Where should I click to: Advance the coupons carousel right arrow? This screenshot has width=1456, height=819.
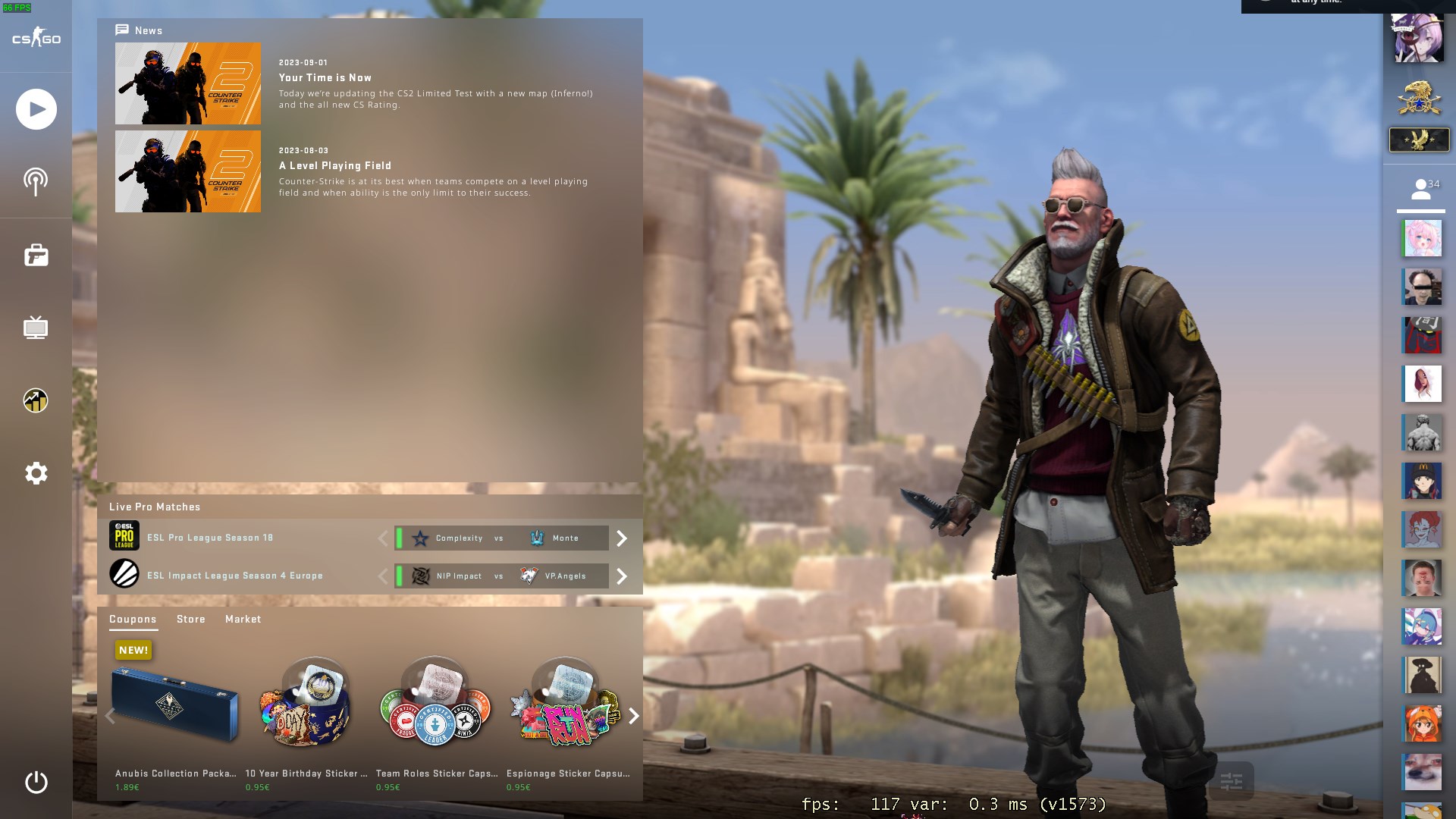click(x=633, y=714)
